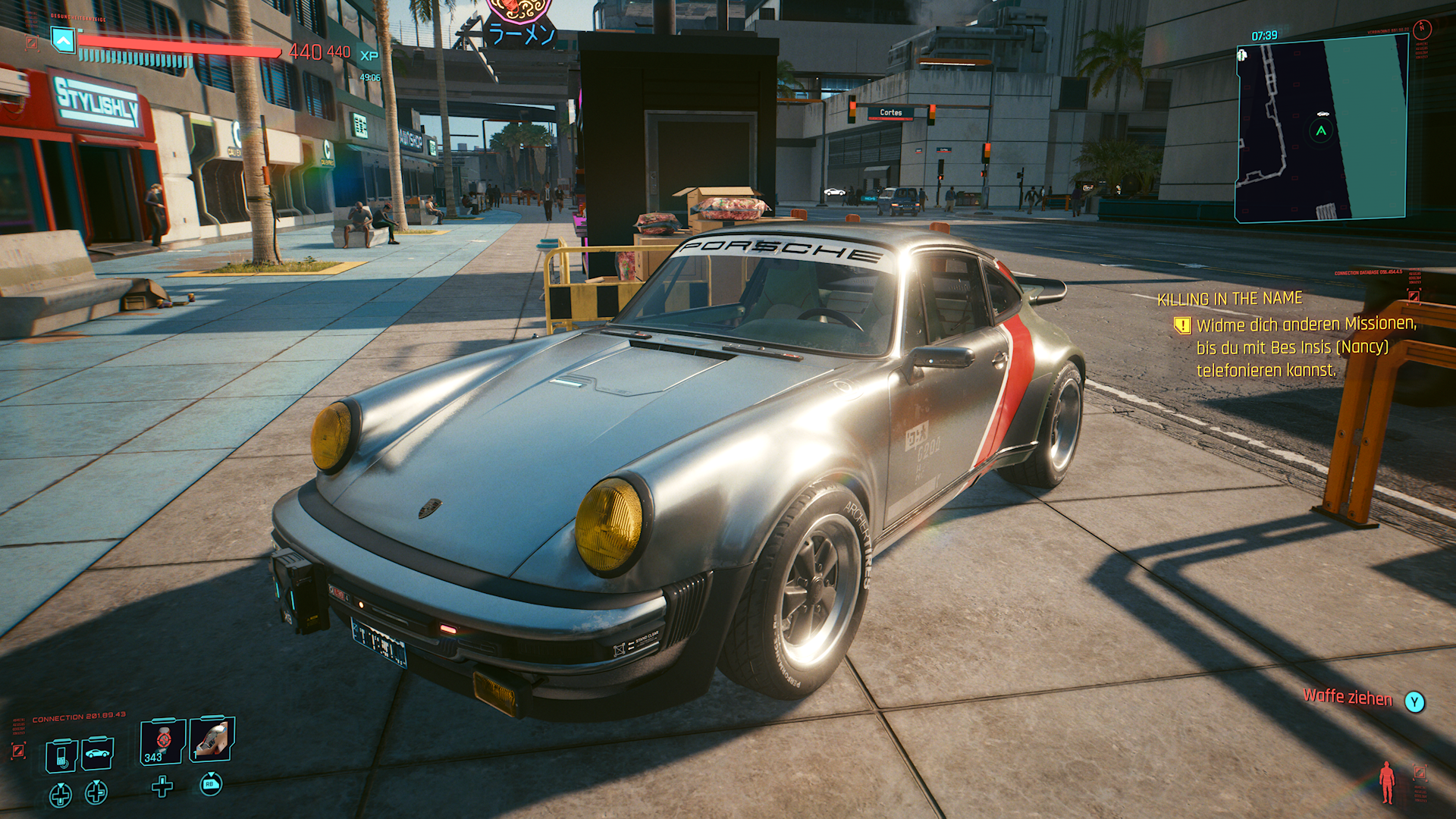Click the CONNECTION 201.89.43 status label
Screen dimensions: 1456x819
coord(78,715)
